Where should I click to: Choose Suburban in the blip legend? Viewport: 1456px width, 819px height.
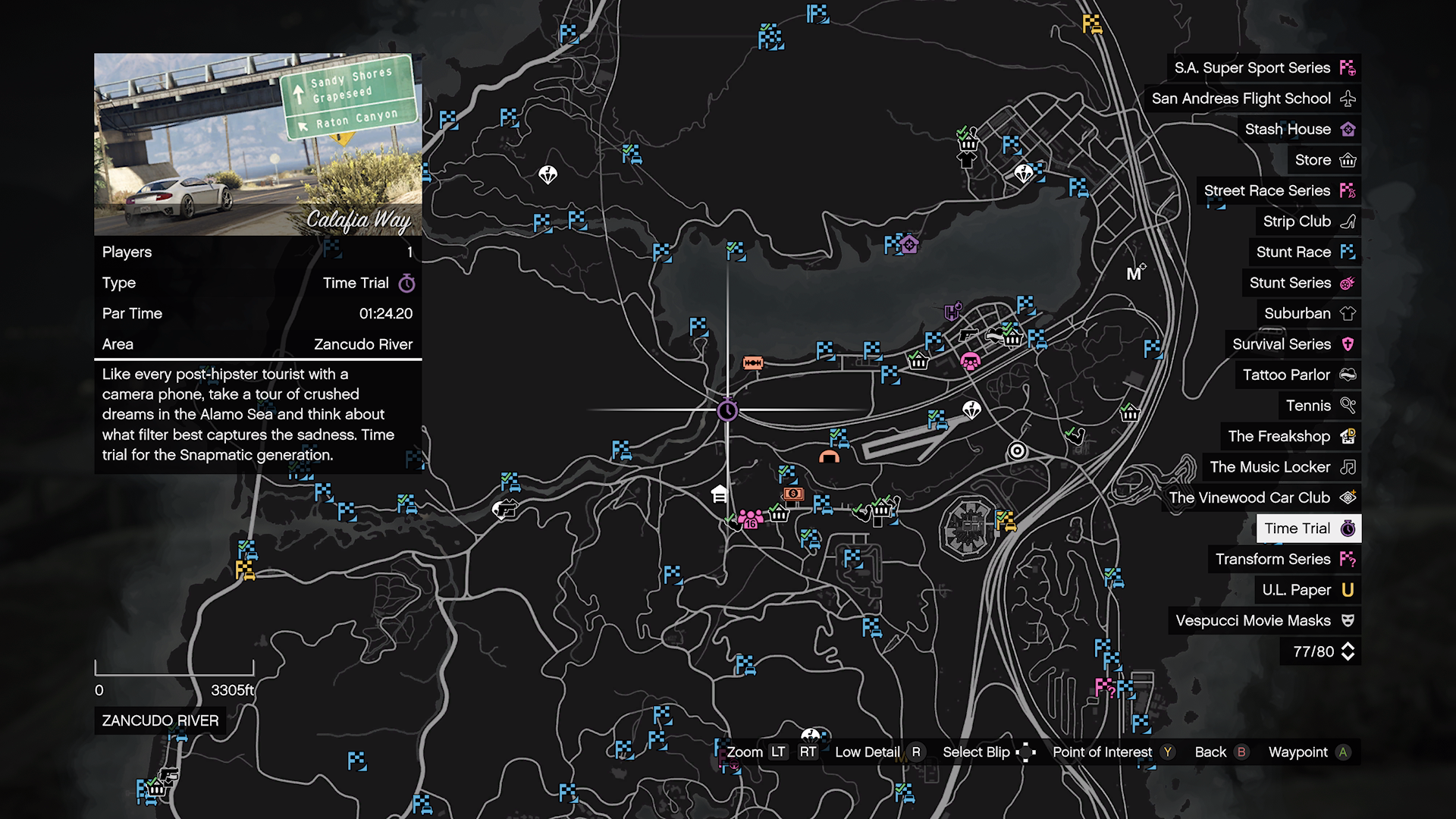(1309, 314)
